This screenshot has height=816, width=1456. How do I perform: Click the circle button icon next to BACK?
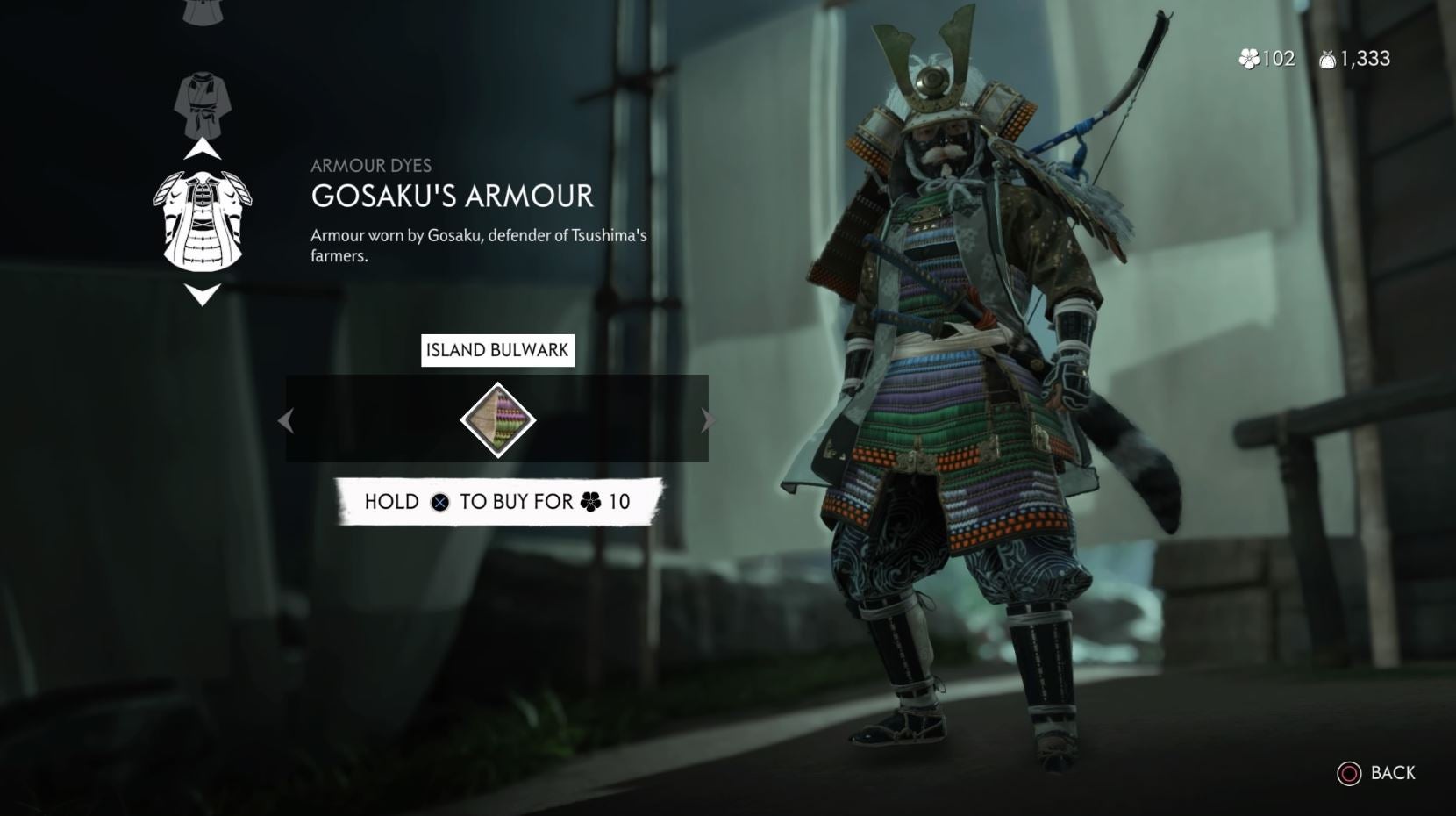[1350, 775]
